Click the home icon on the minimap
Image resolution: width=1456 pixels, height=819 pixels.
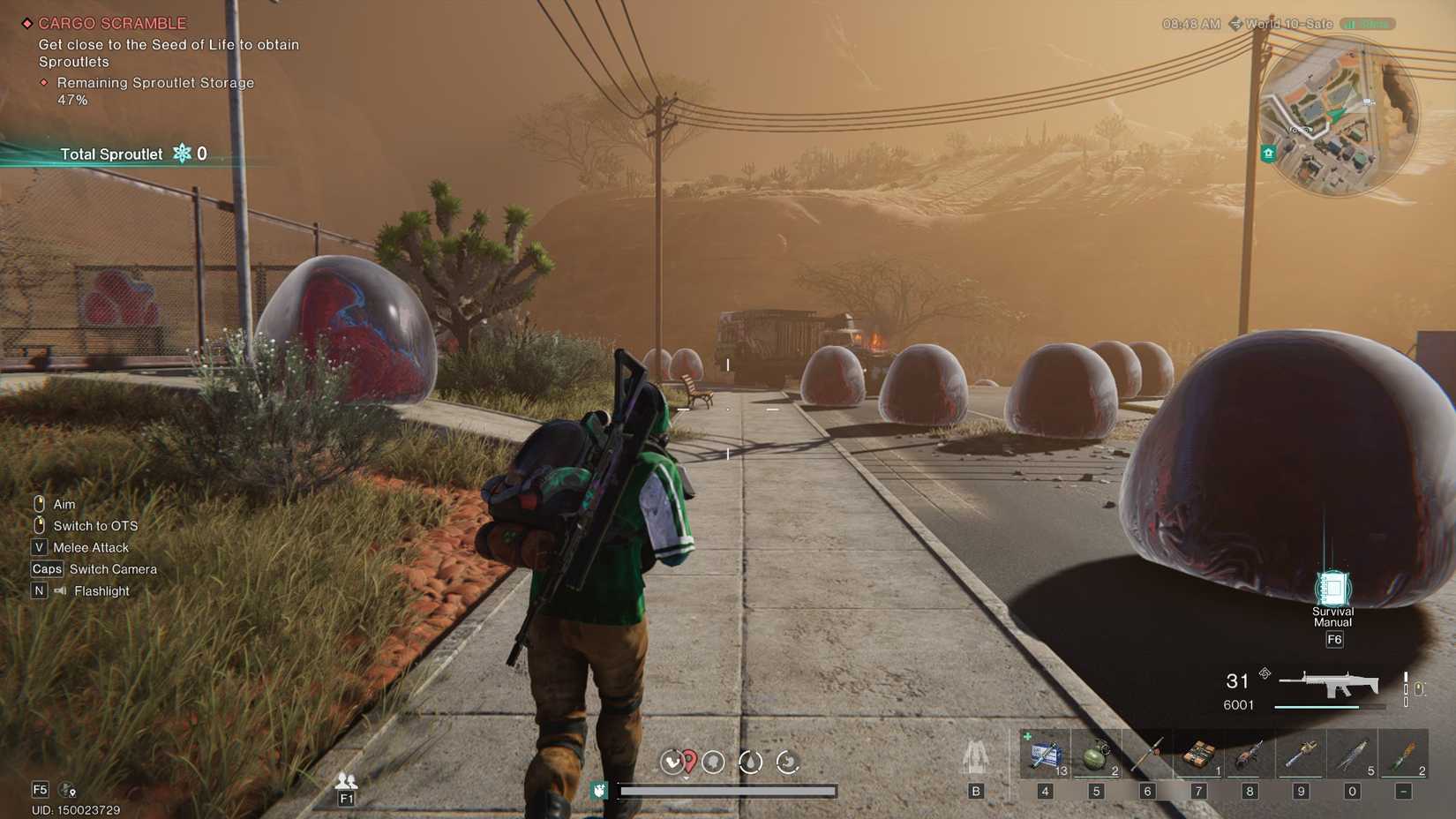[x=1267, y=153]
